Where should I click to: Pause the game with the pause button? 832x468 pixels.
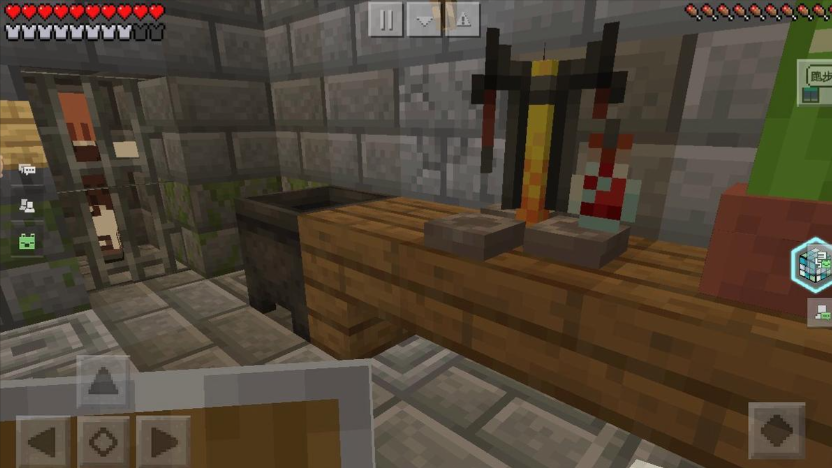click(386, 19)
